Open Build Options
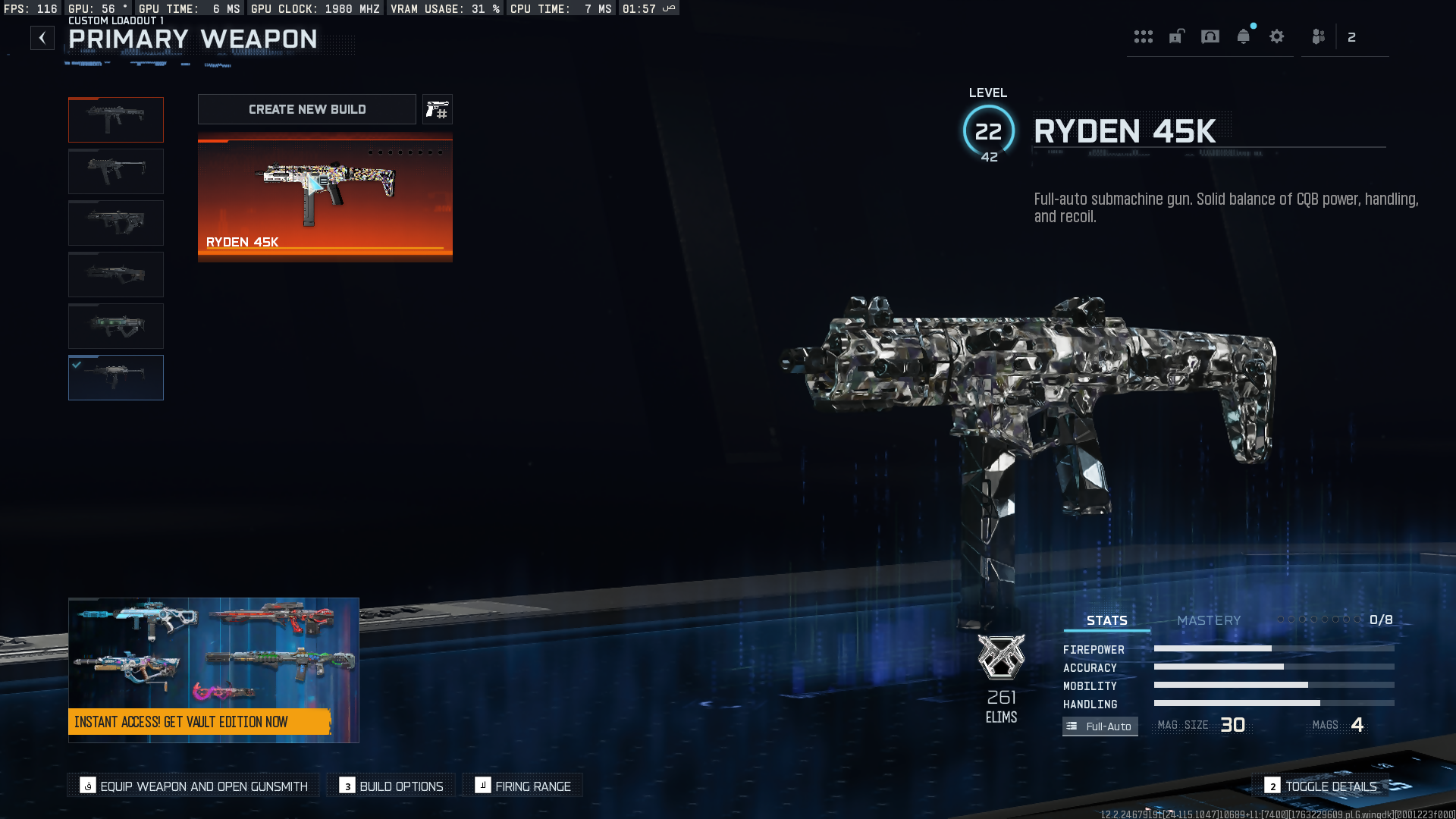 click(391, 786)
